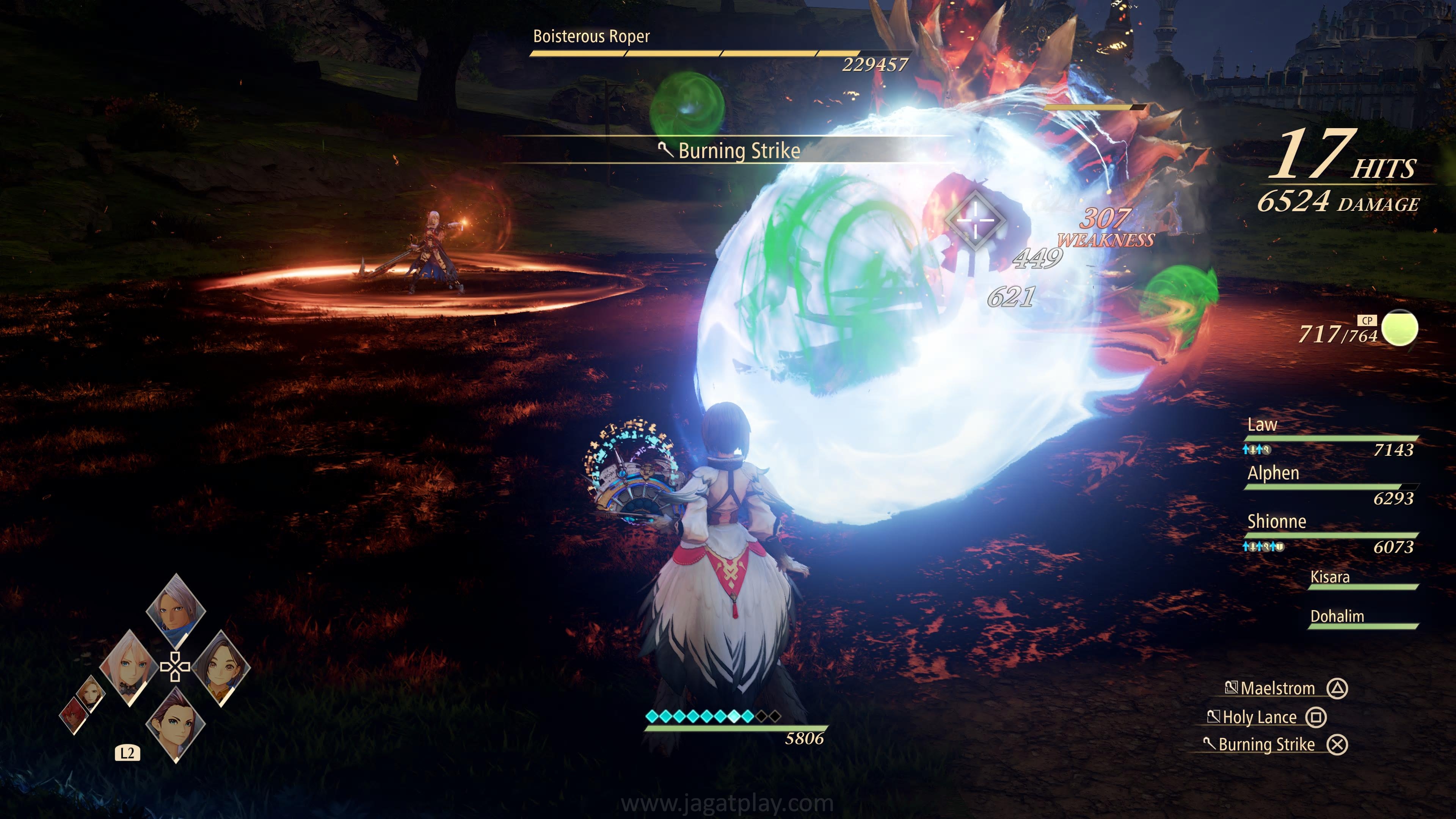Use the Maelstrom arte
This screenshot has height=819, width=1456.
click(1277, 689)
